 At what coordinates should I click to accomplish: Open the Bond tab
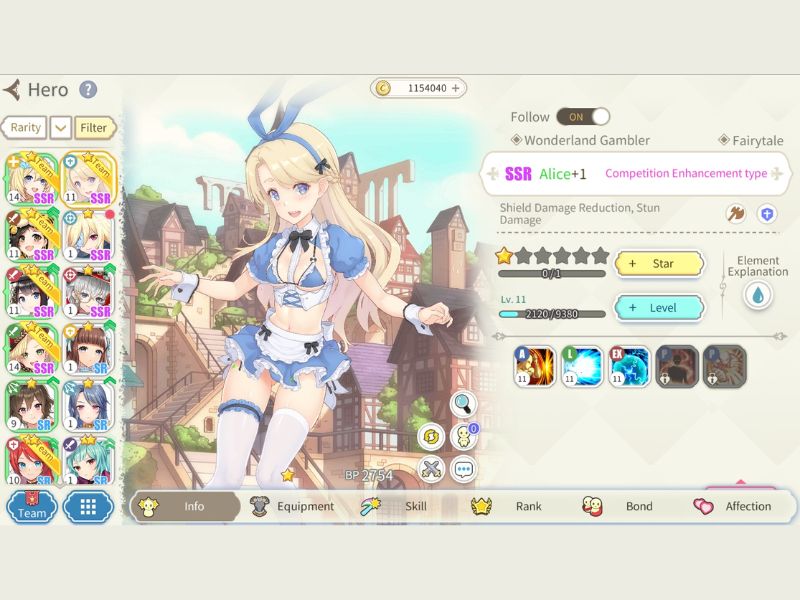[x=624, y=506]
